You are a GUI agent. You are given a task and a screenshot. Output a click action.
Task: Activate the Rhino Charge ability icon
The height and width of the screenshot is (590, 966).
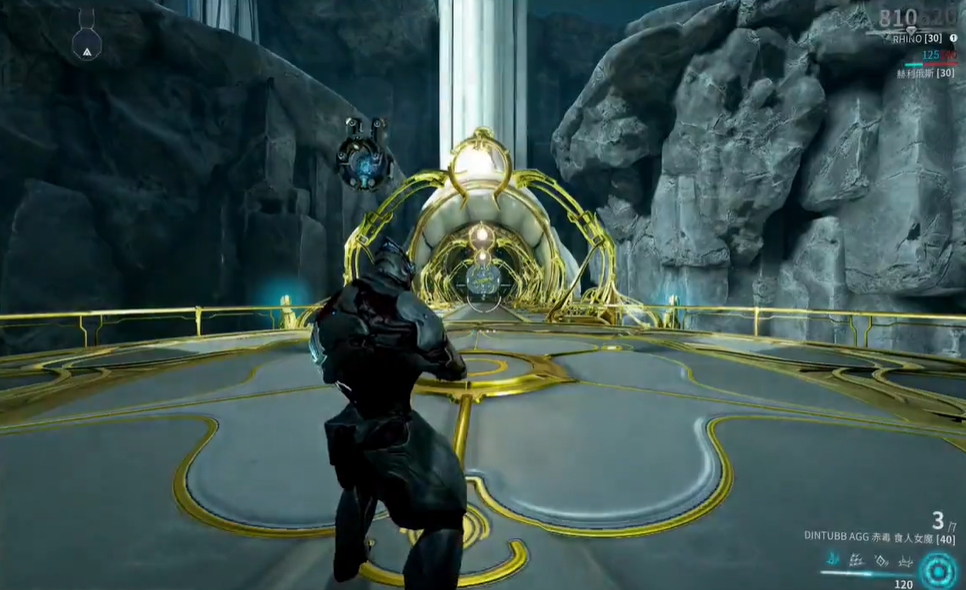(x=832, y=561)
